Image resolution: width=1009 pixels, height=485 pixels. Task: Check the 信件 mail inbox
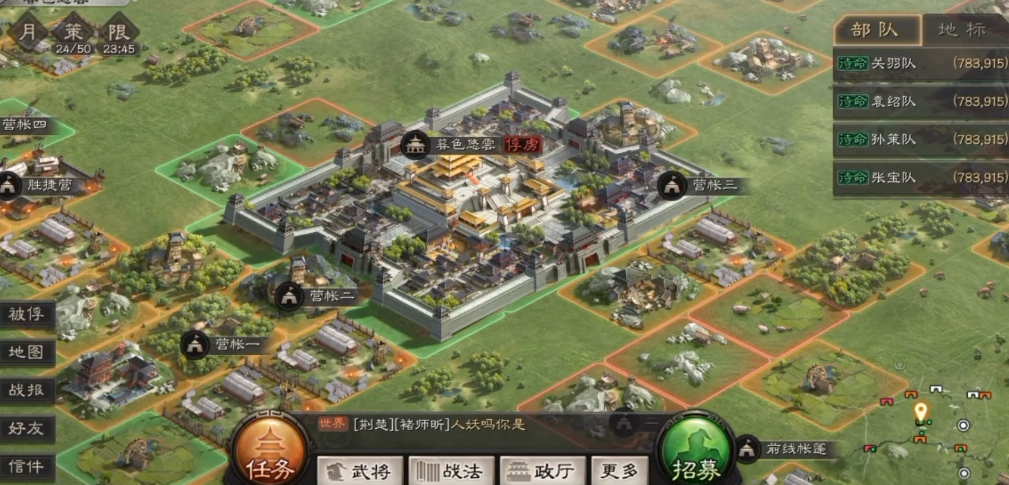coord(27,466)
